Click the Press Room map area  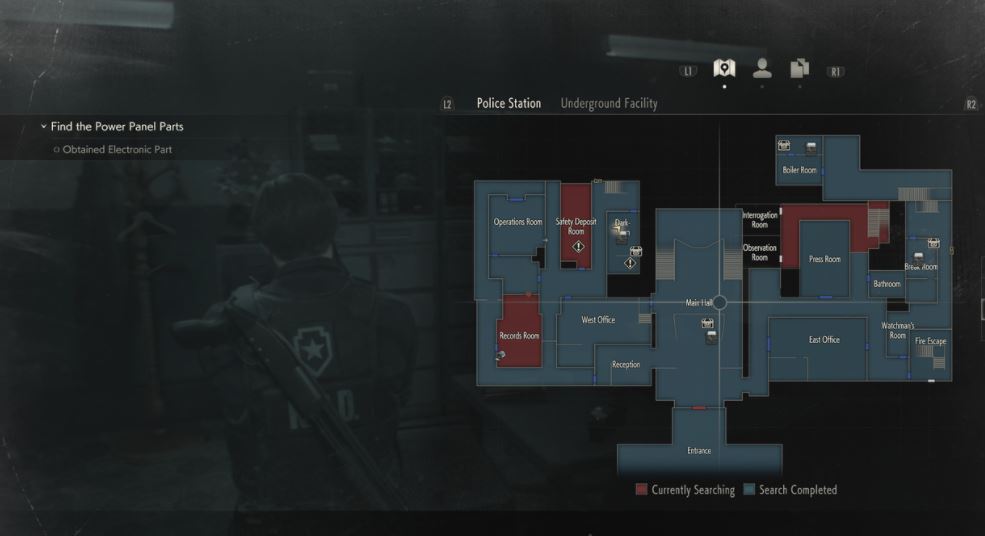coord(825,259)
